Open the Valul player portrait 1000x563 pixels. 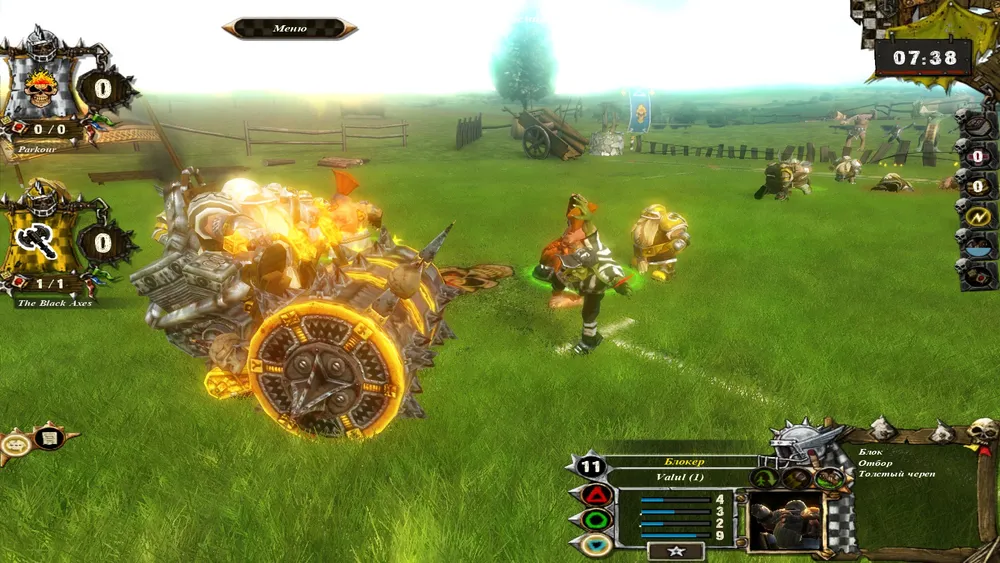click(x=785, y=520)
